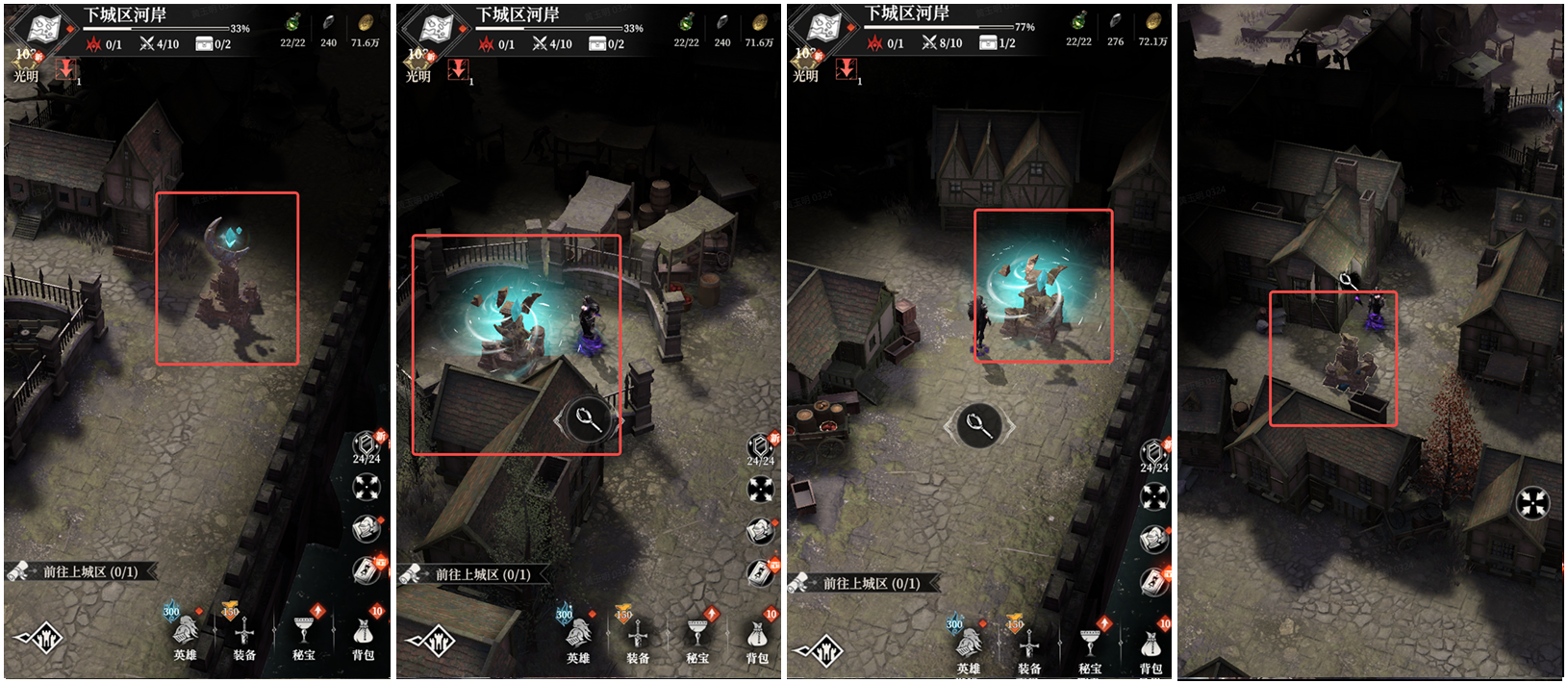Tap the magnifier inspect button in the third screenshot
Screen dimensions: 1568x683
979,424
